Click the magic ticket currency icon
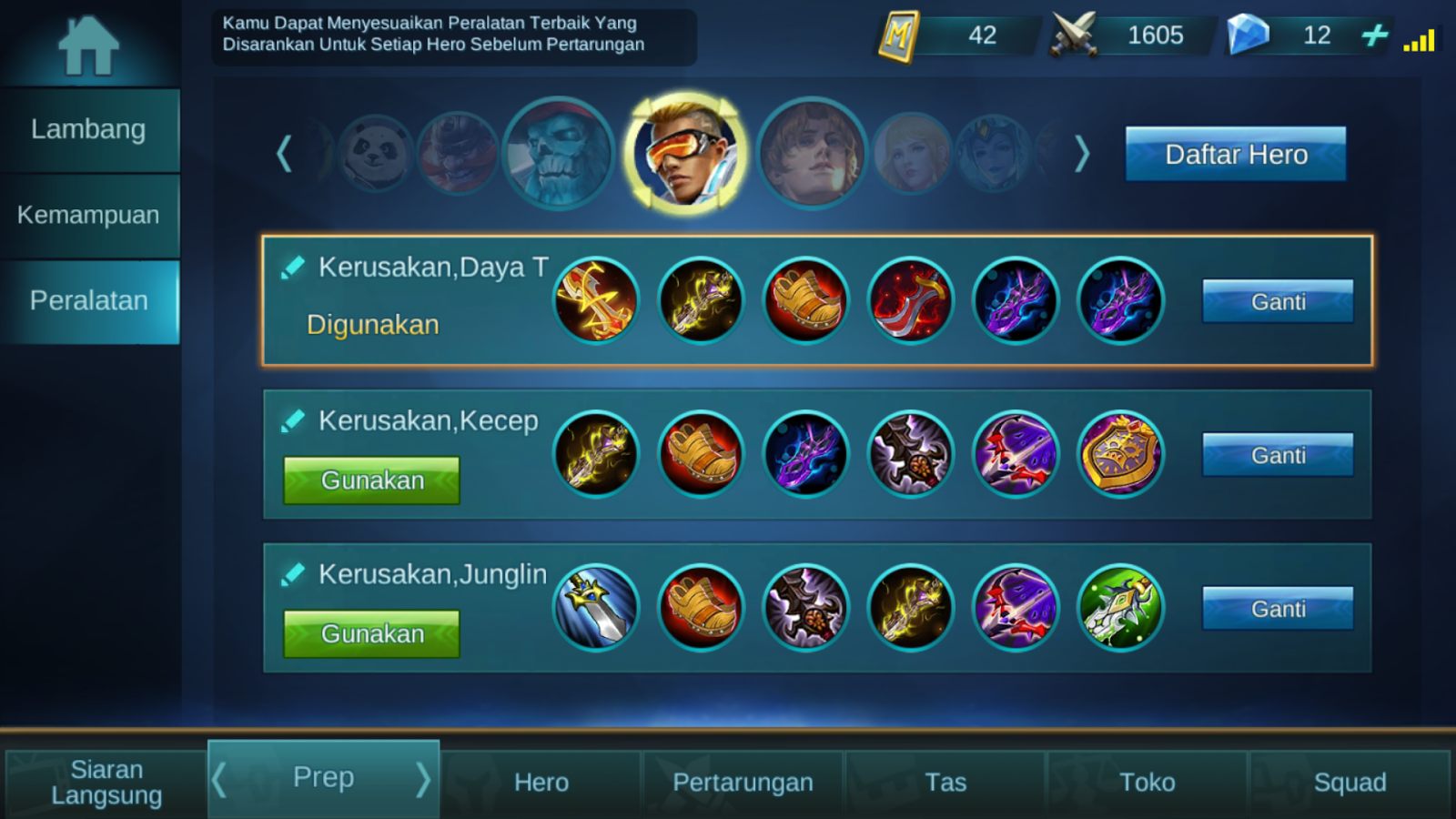 897,35
